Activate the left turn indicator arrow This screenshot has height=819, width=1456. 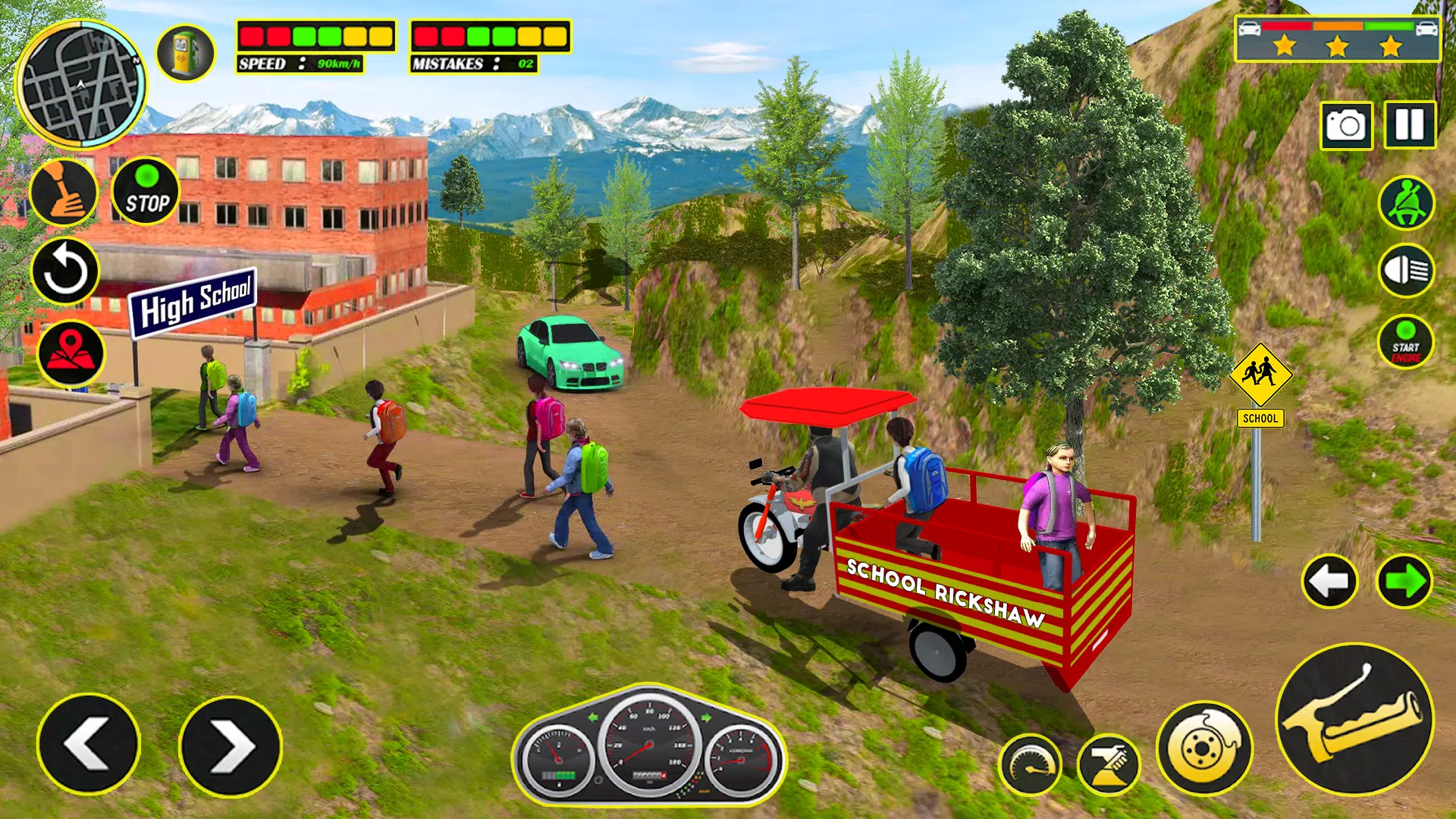click(1329, 582)
